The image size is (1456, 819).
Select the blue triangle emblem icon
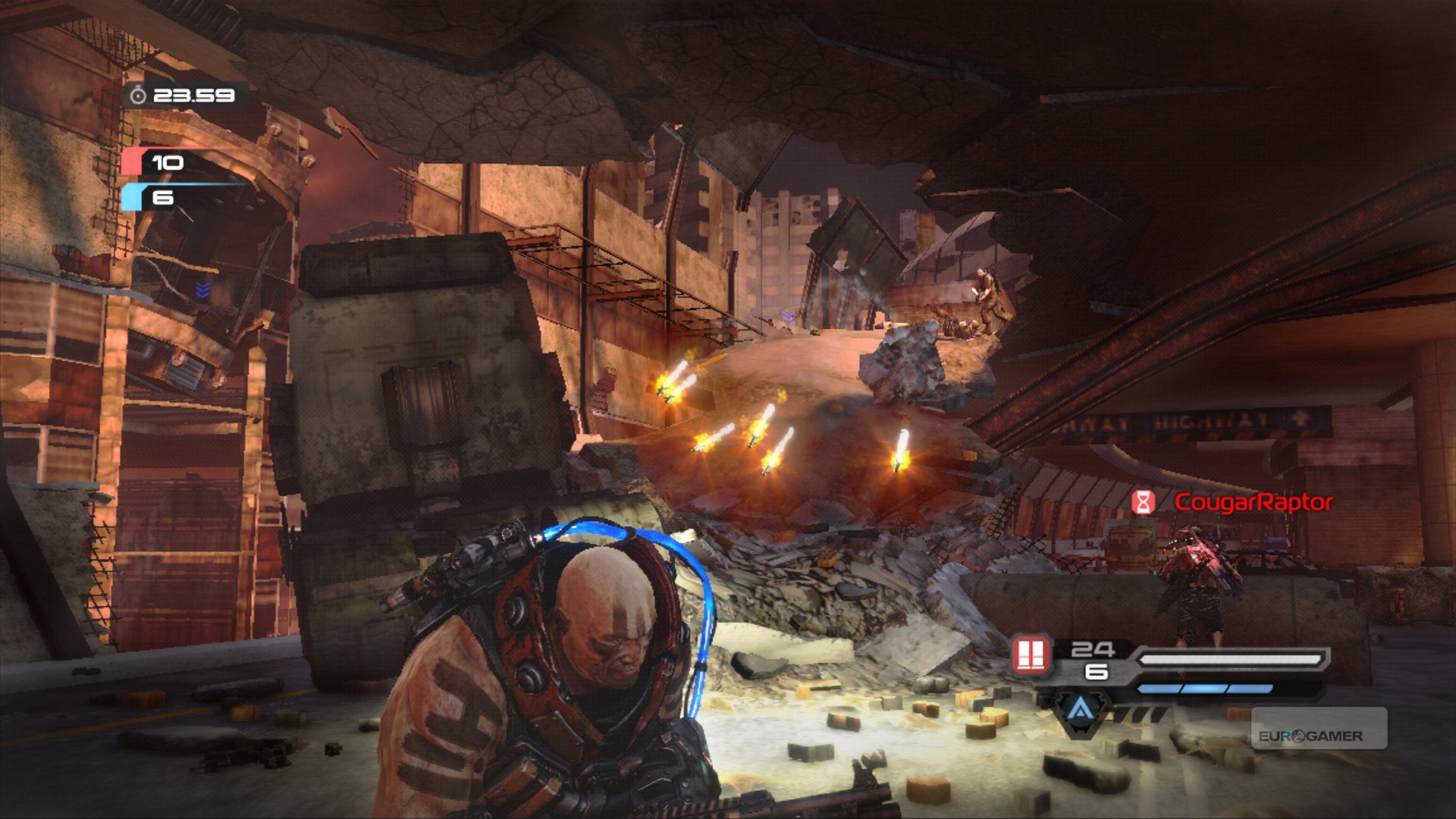pos(1080,711)
